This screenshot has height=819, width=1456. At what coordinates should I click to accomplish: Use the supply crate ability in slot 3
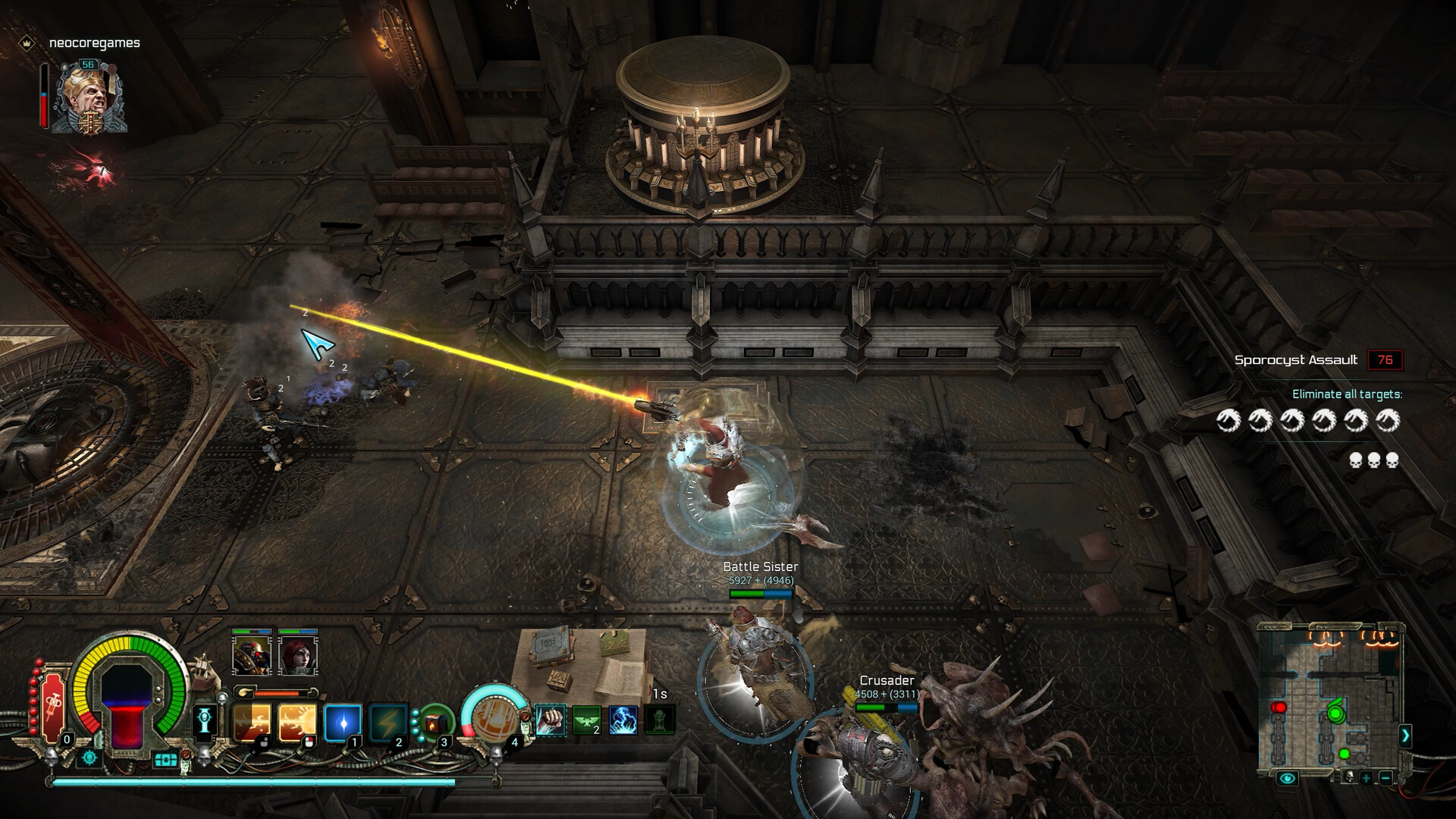click(437, 723)
